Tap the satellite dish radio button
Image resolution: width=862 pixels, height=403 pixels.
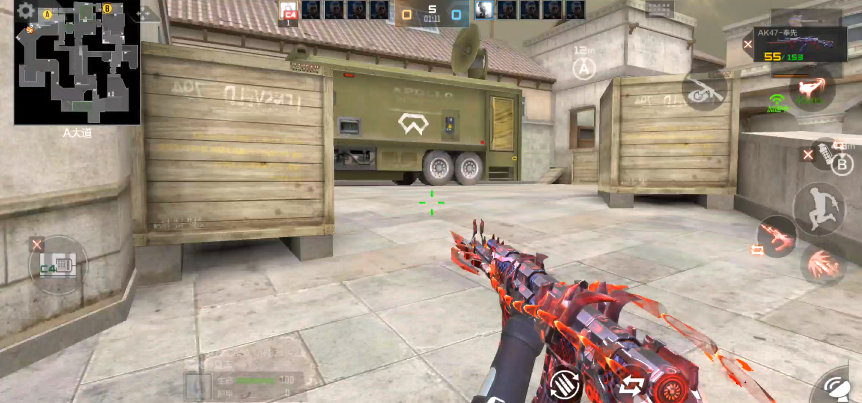tap(836, 386)
